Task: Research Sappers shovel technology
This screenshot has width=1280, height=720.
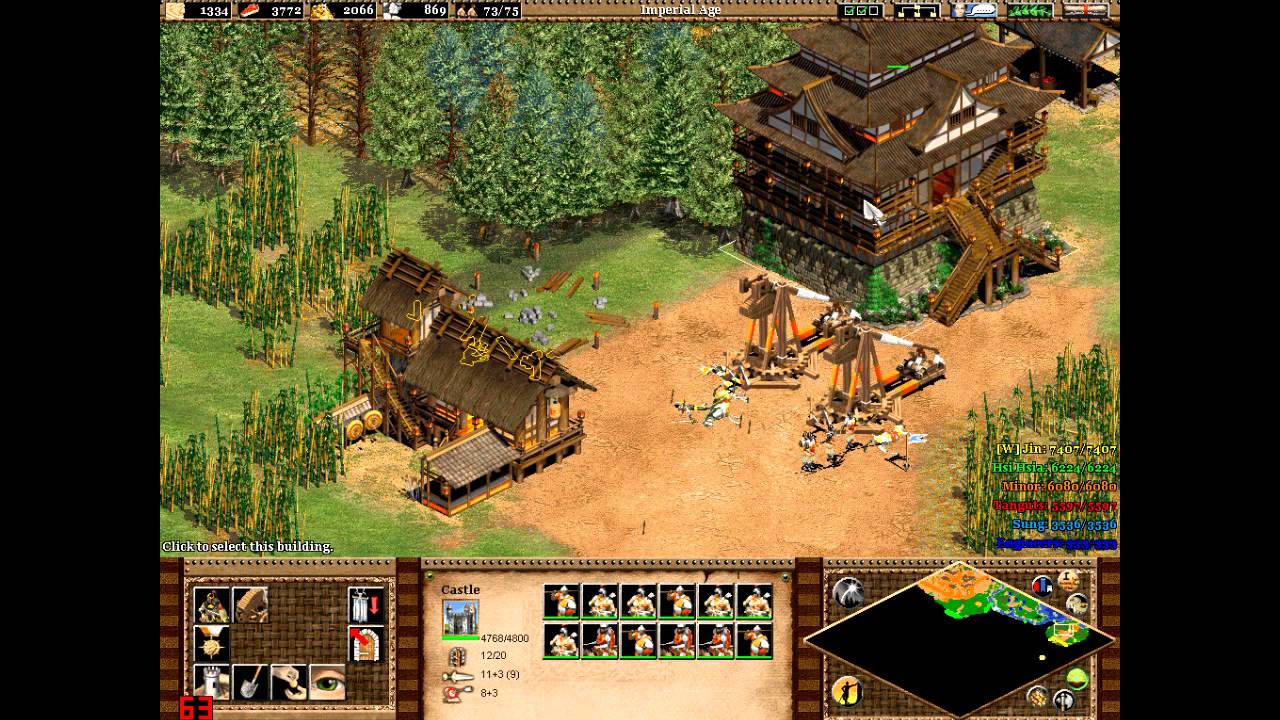Action: [250, 681]
